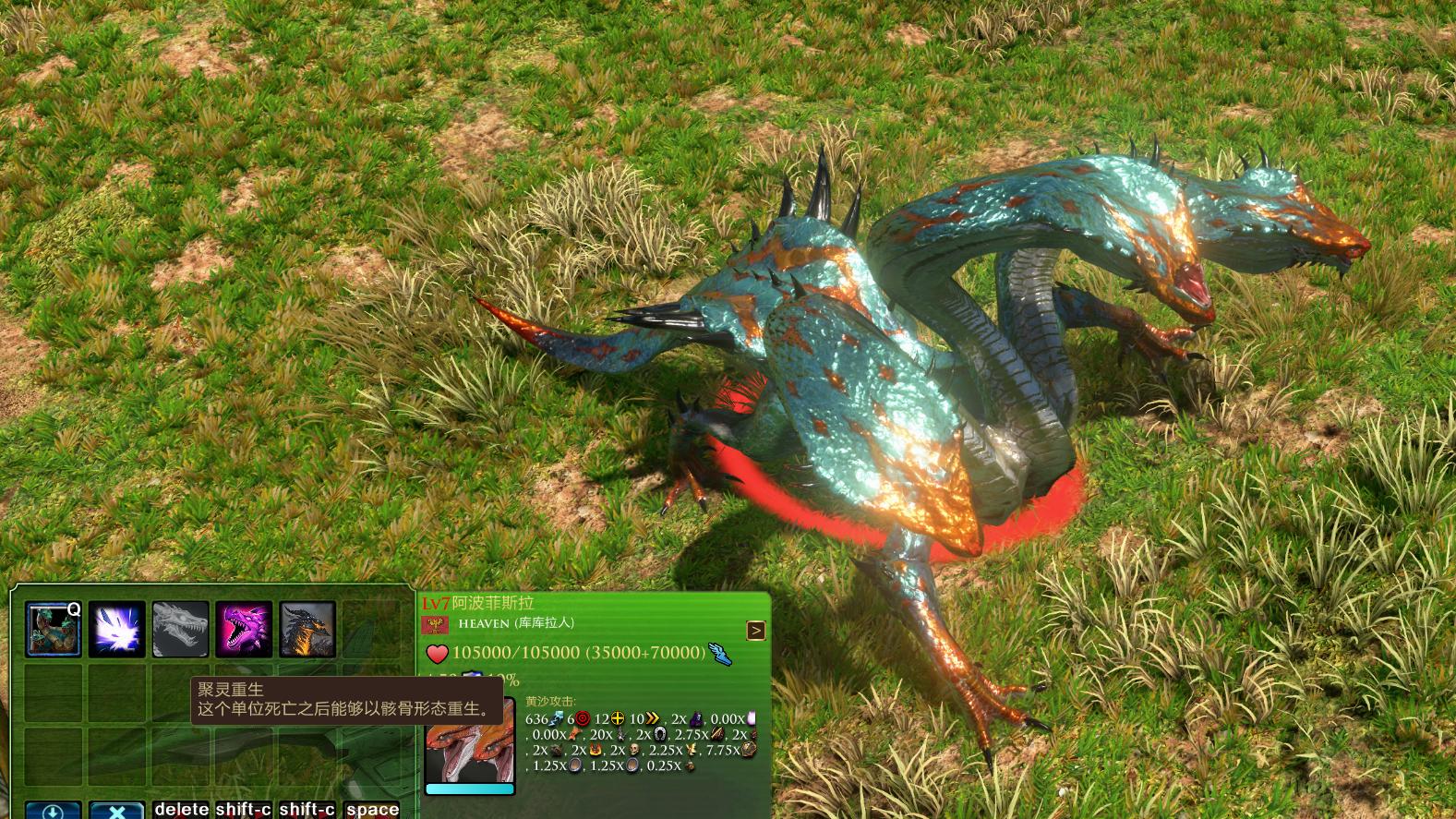Screen dimensions: 1456x819
Task: Choose the black and orange dragon ability
Action: [x=307, y=629]
